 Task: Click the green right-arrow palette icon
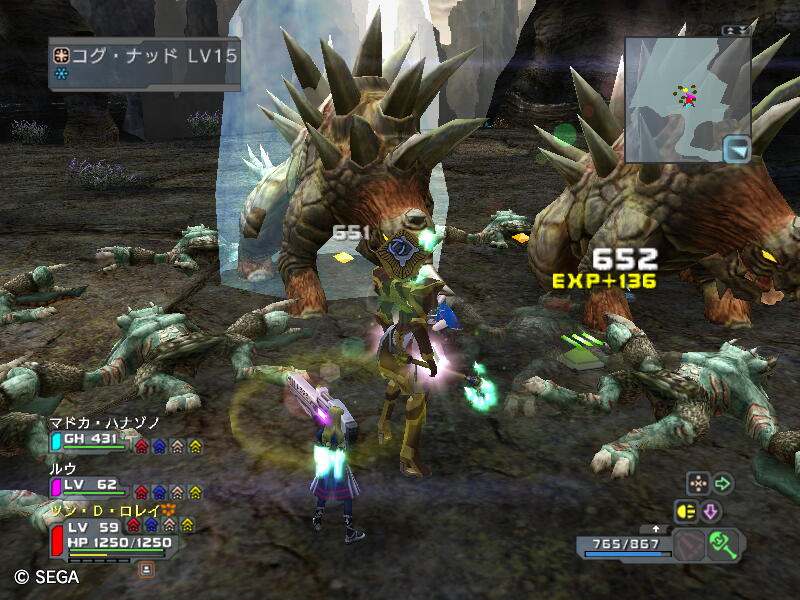[722, 484]
